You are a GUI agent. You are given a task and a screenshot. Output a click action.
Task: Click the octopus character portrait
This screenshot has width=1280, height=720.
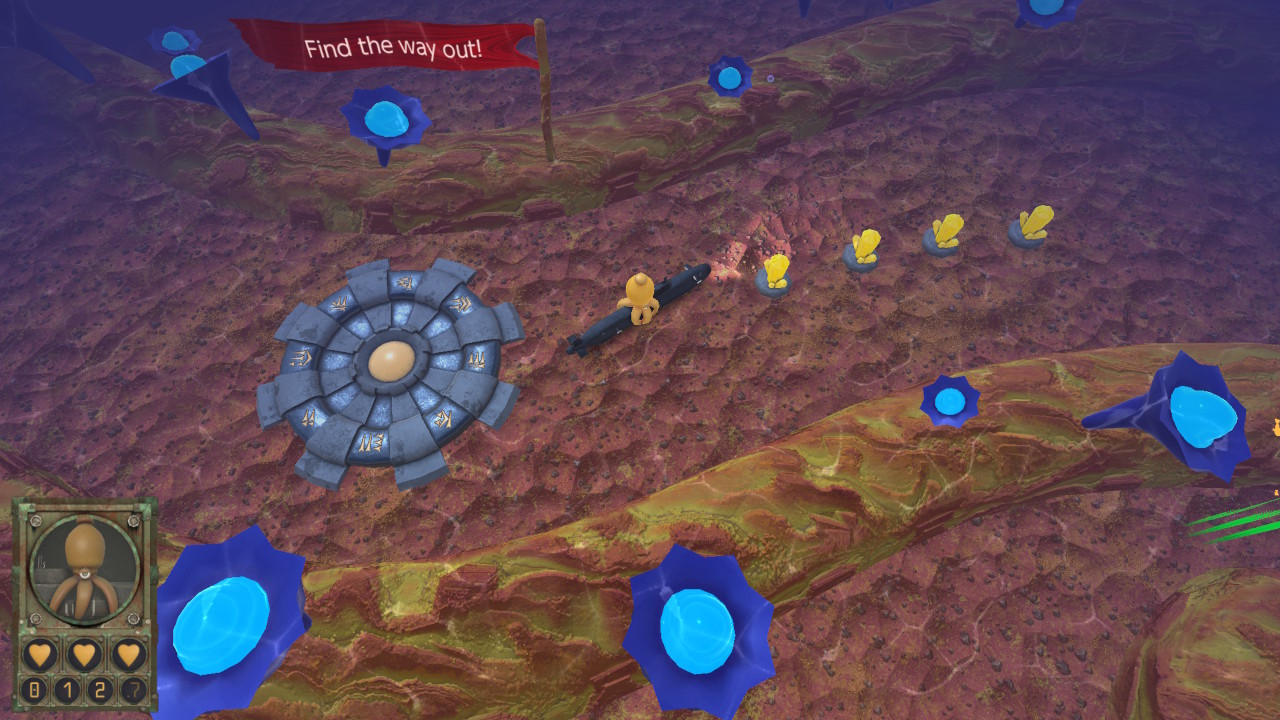(x=83, y=565)
